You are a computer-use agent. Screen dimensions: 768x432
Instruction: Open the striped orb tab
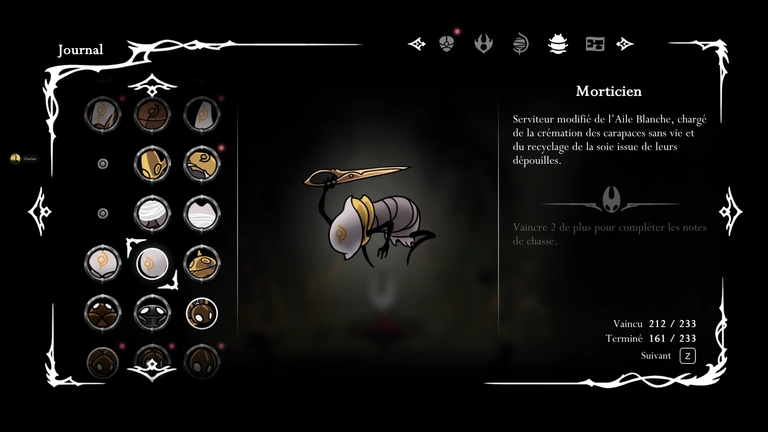pos(520,43)
